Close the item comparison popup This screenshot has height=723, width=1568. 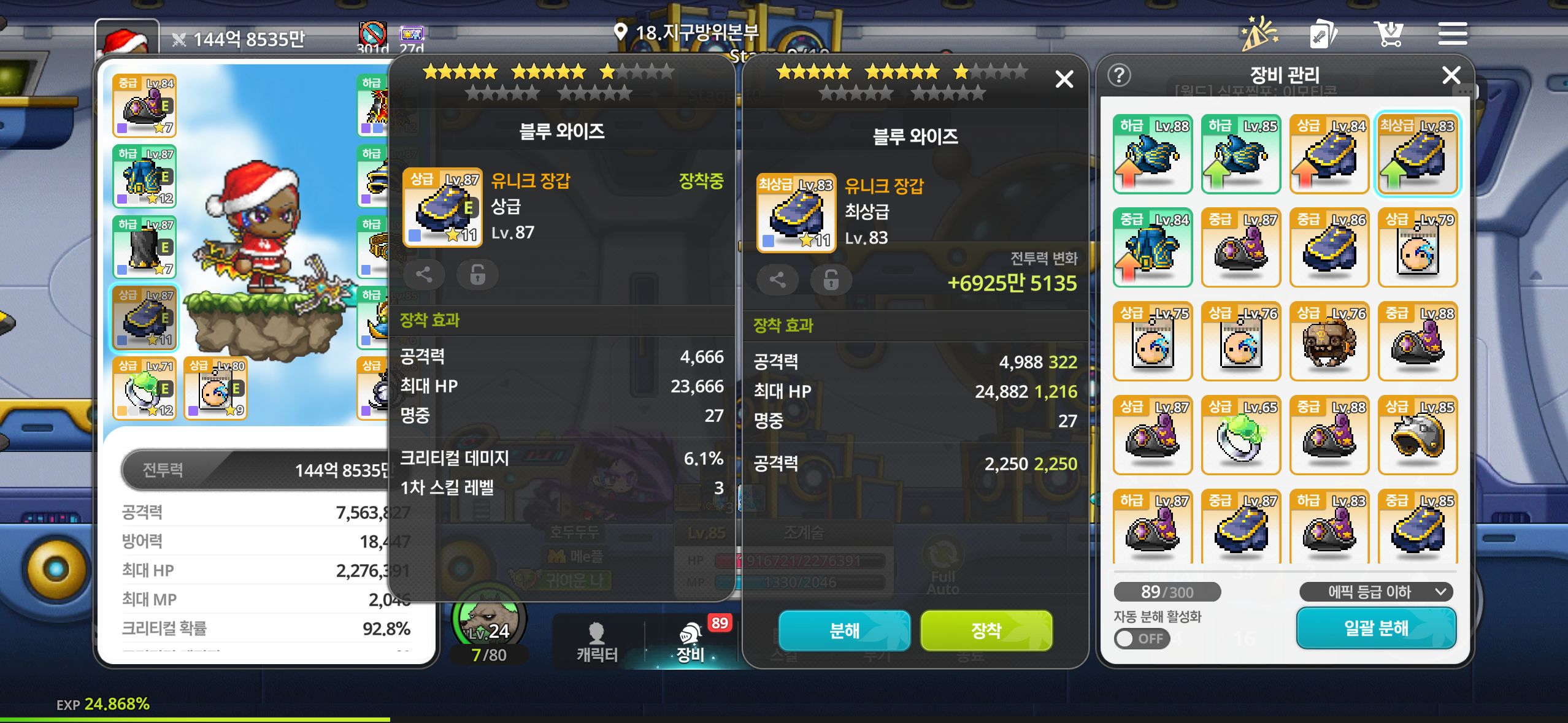click(x=1064, y=79)
